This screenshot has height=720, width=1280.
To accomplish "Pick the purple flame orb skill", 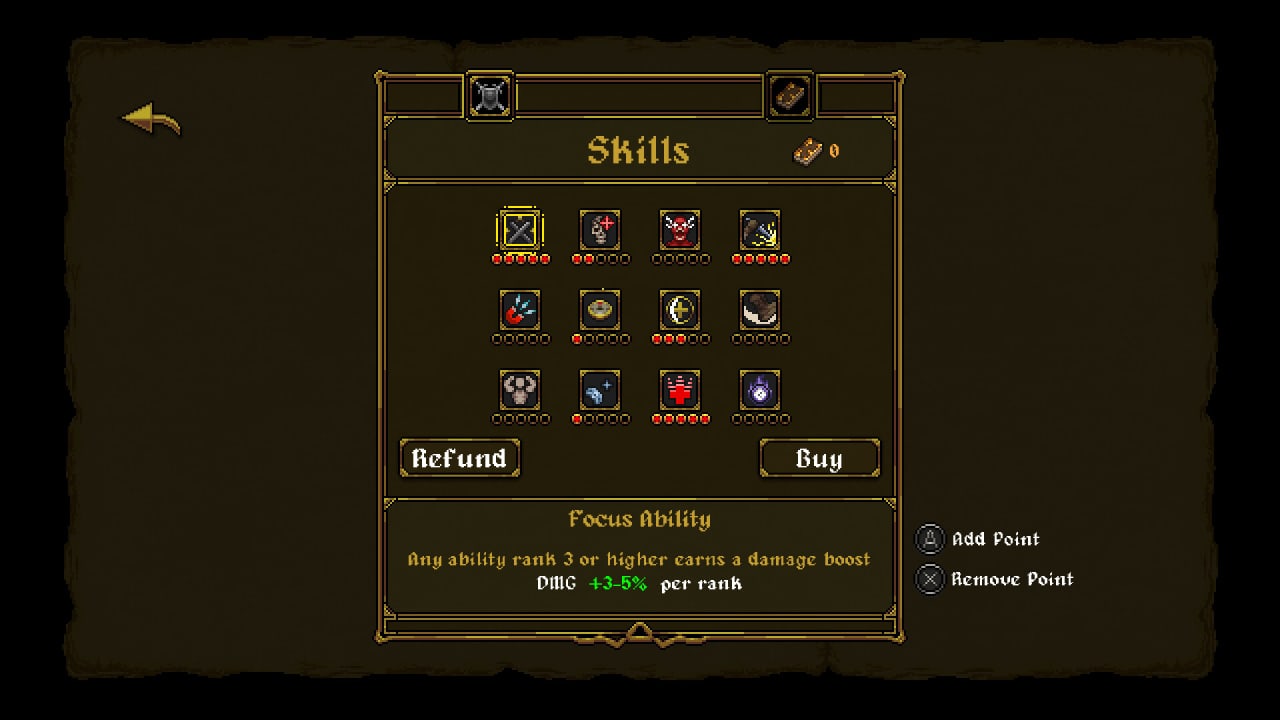I will [760, 390].
